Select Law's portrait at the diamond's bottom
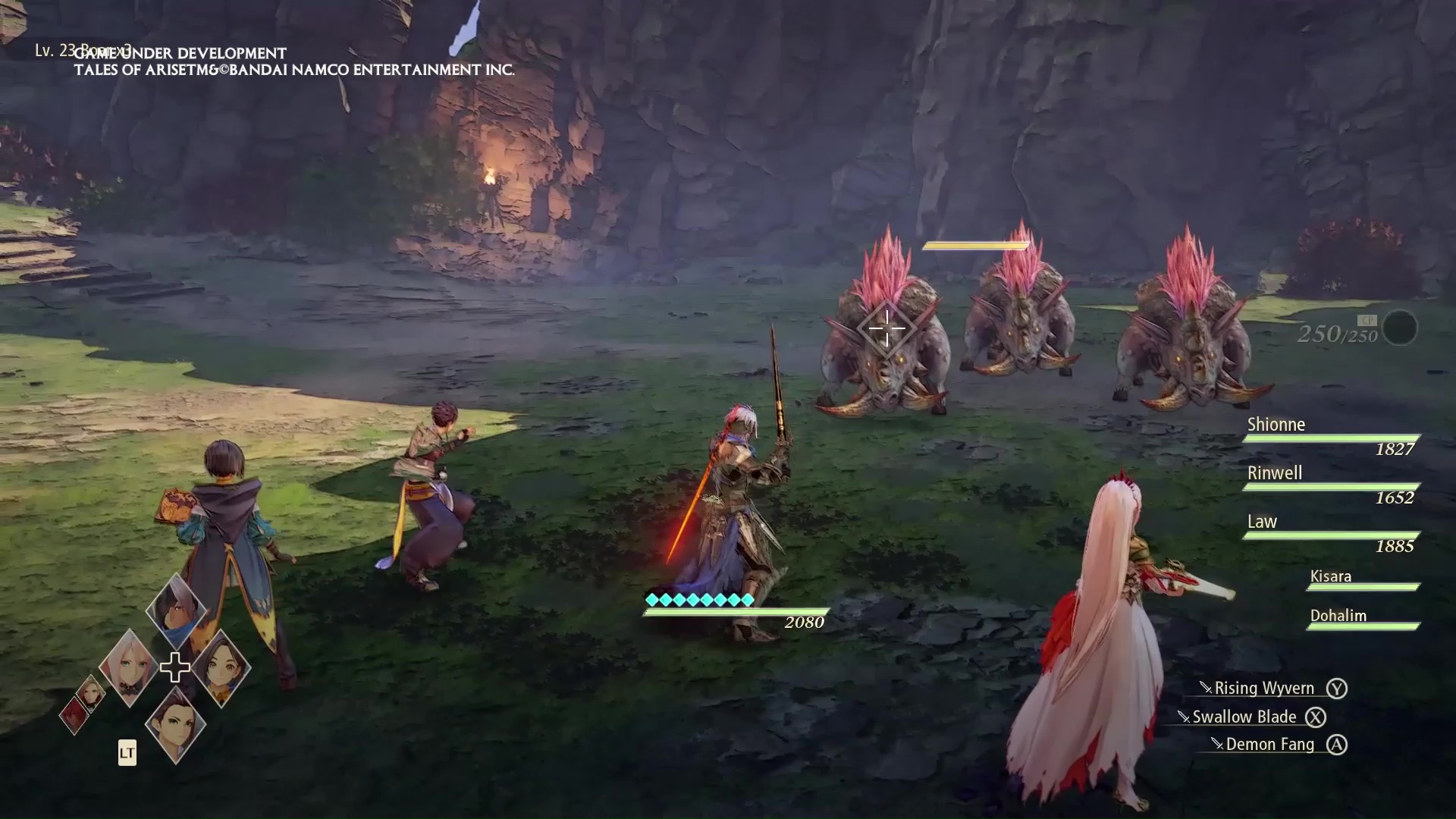Image resolution: width=1456 pixels, height=819 pixels. click(175, 724)
